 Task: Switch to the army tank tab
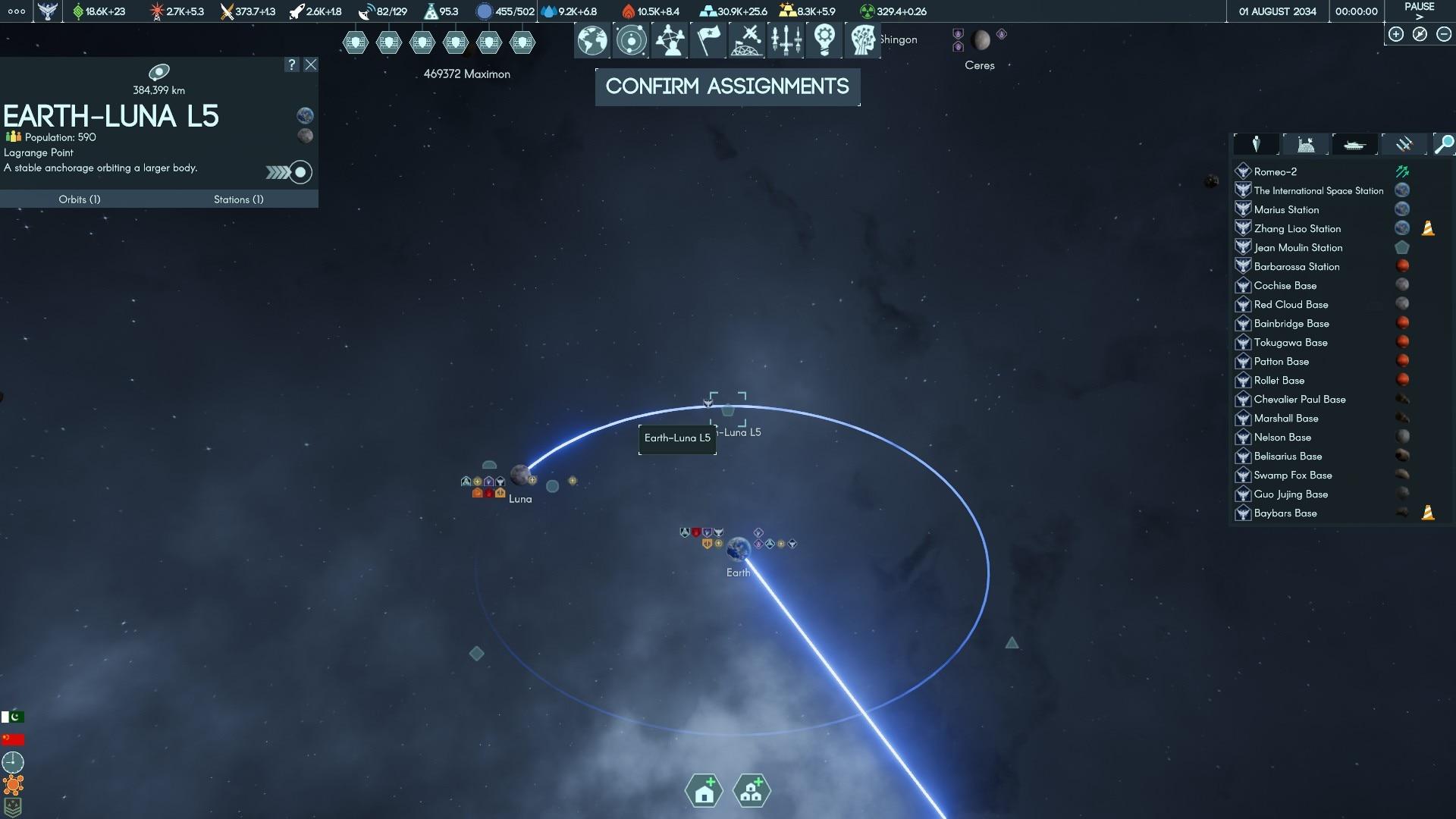[1354, 144]
